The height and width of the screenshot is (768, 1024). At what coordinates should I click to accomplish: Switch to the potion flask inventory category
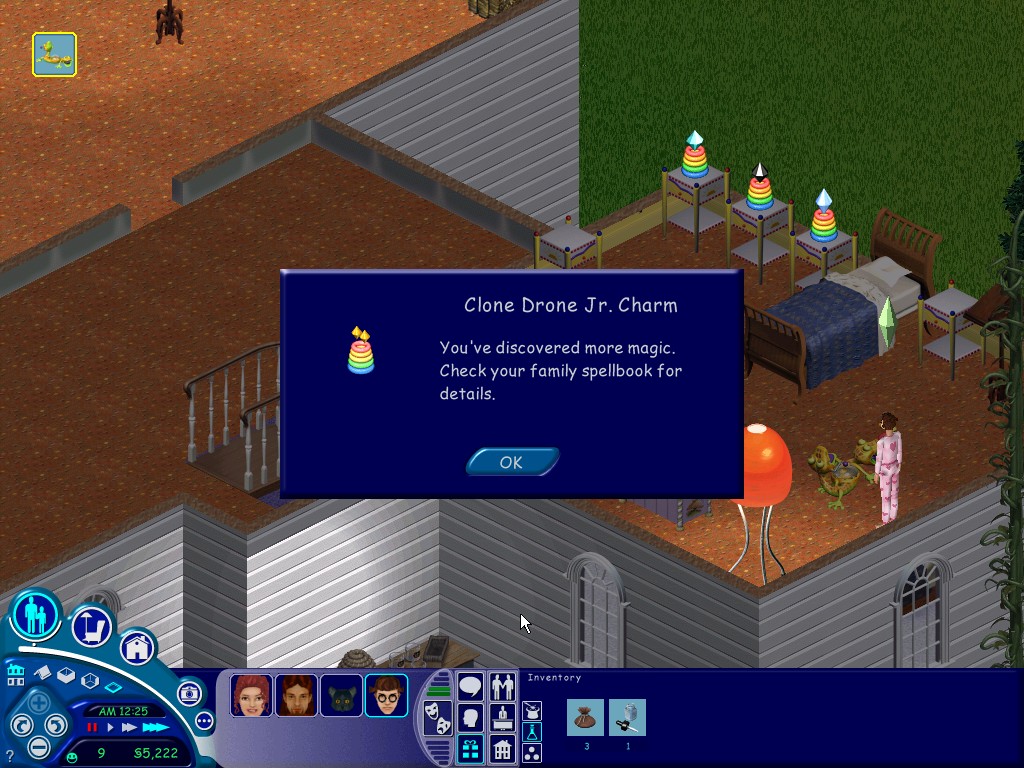pyautogui.click(x=533, y=732)
